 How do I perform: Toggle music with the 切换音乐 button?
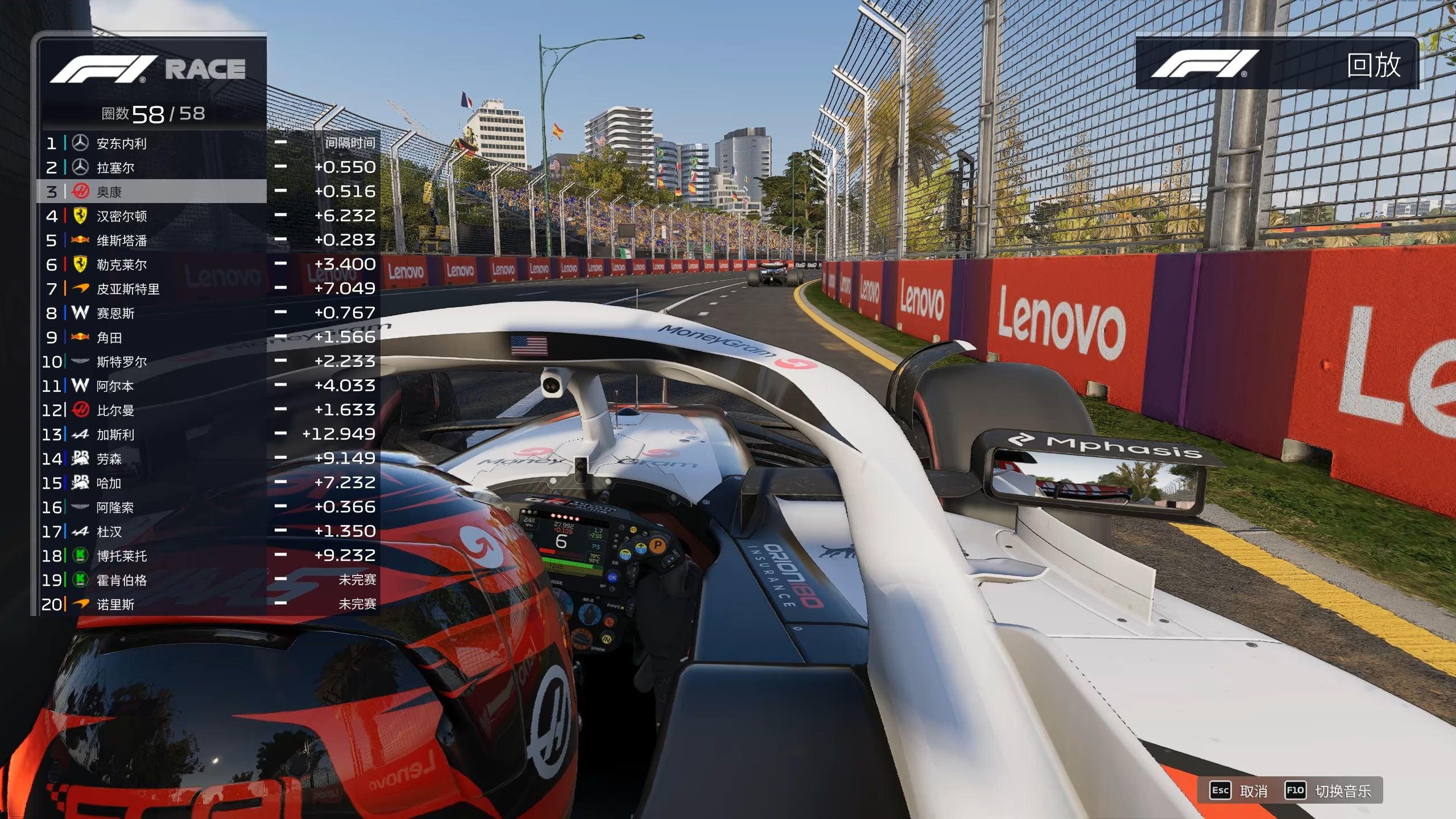1329,791
